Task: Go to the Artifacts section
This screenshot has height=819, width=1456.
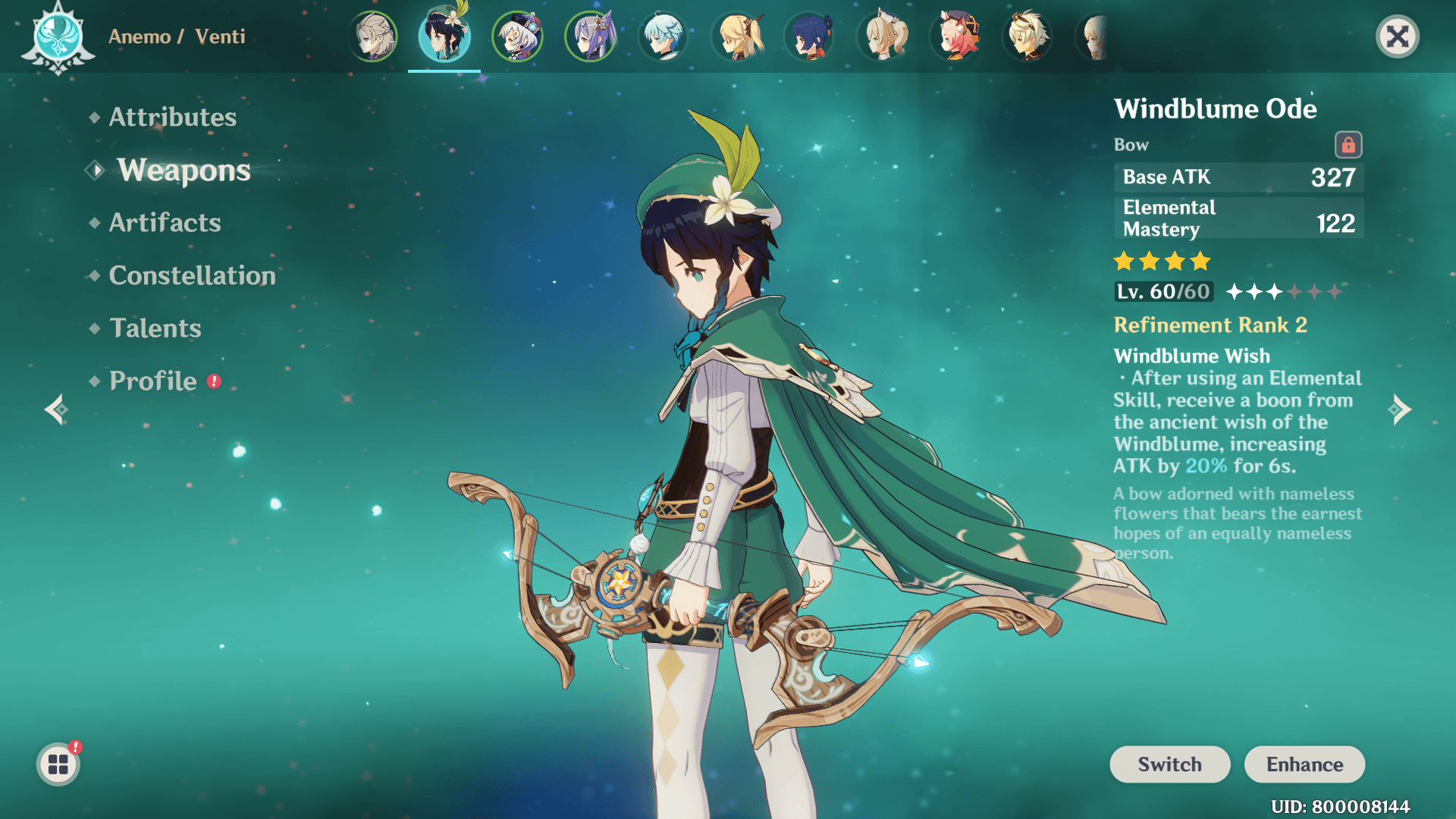Action: tap(165, 222)
